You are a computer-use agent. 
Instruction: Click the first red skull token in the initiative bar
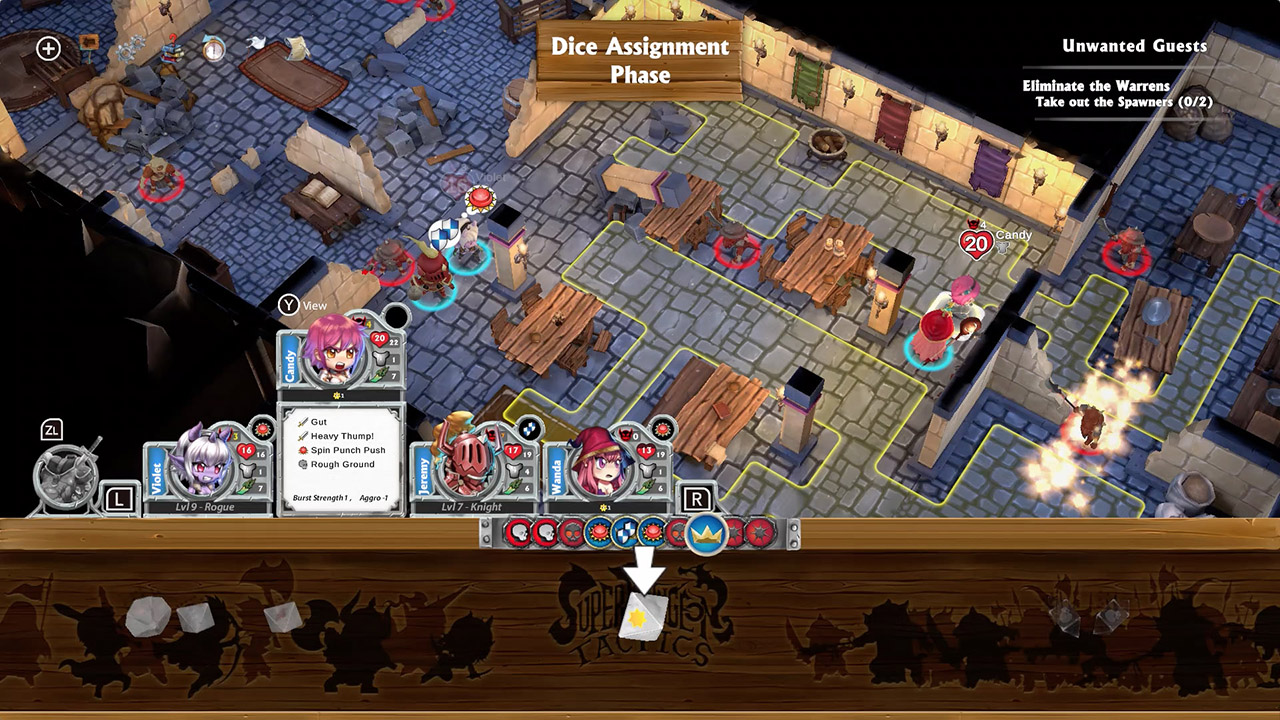coord(519,532)
